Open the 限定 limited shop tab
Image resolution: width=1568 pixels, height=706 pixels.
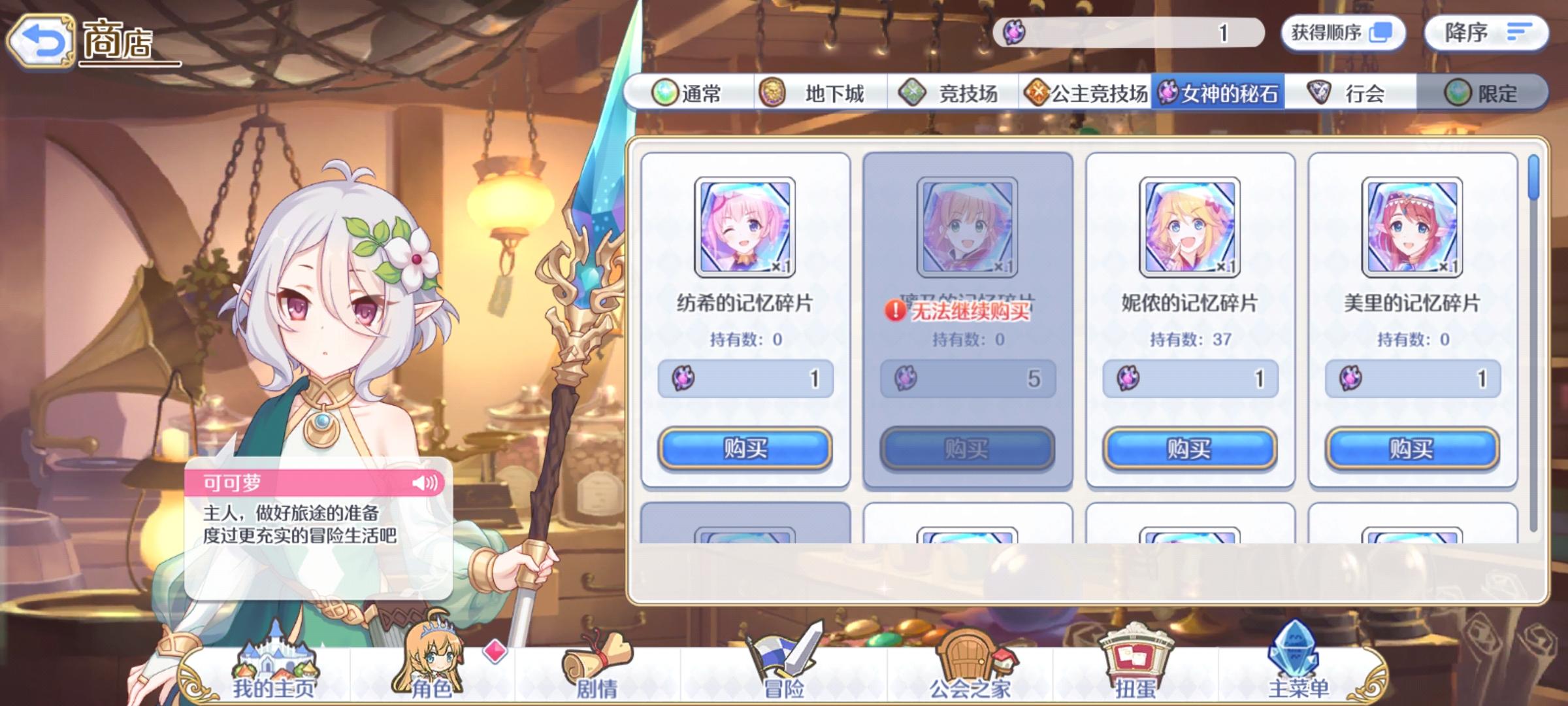[x=1495, y=94]
